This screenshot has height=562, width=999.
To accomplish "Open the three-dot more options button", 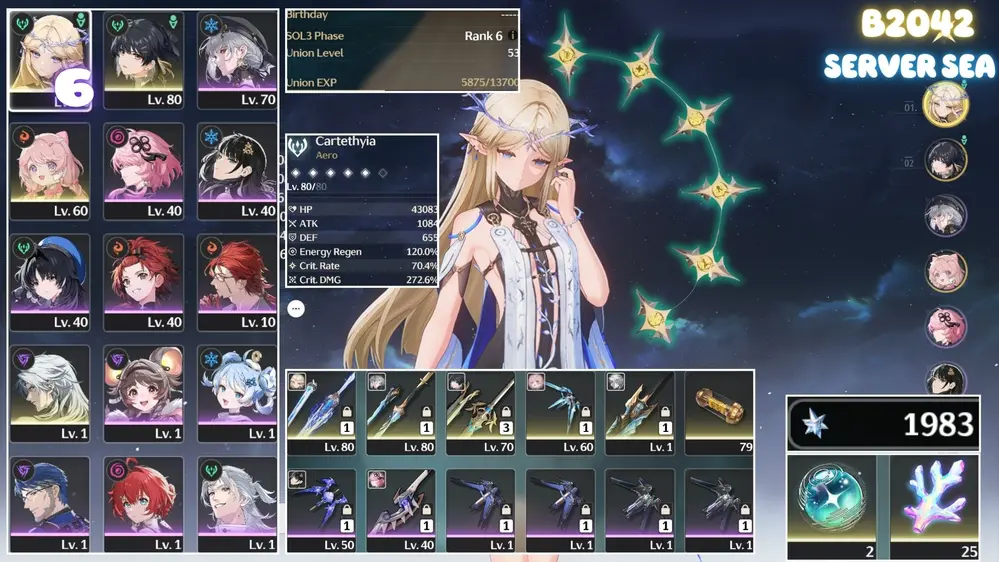I will point(296,309).
